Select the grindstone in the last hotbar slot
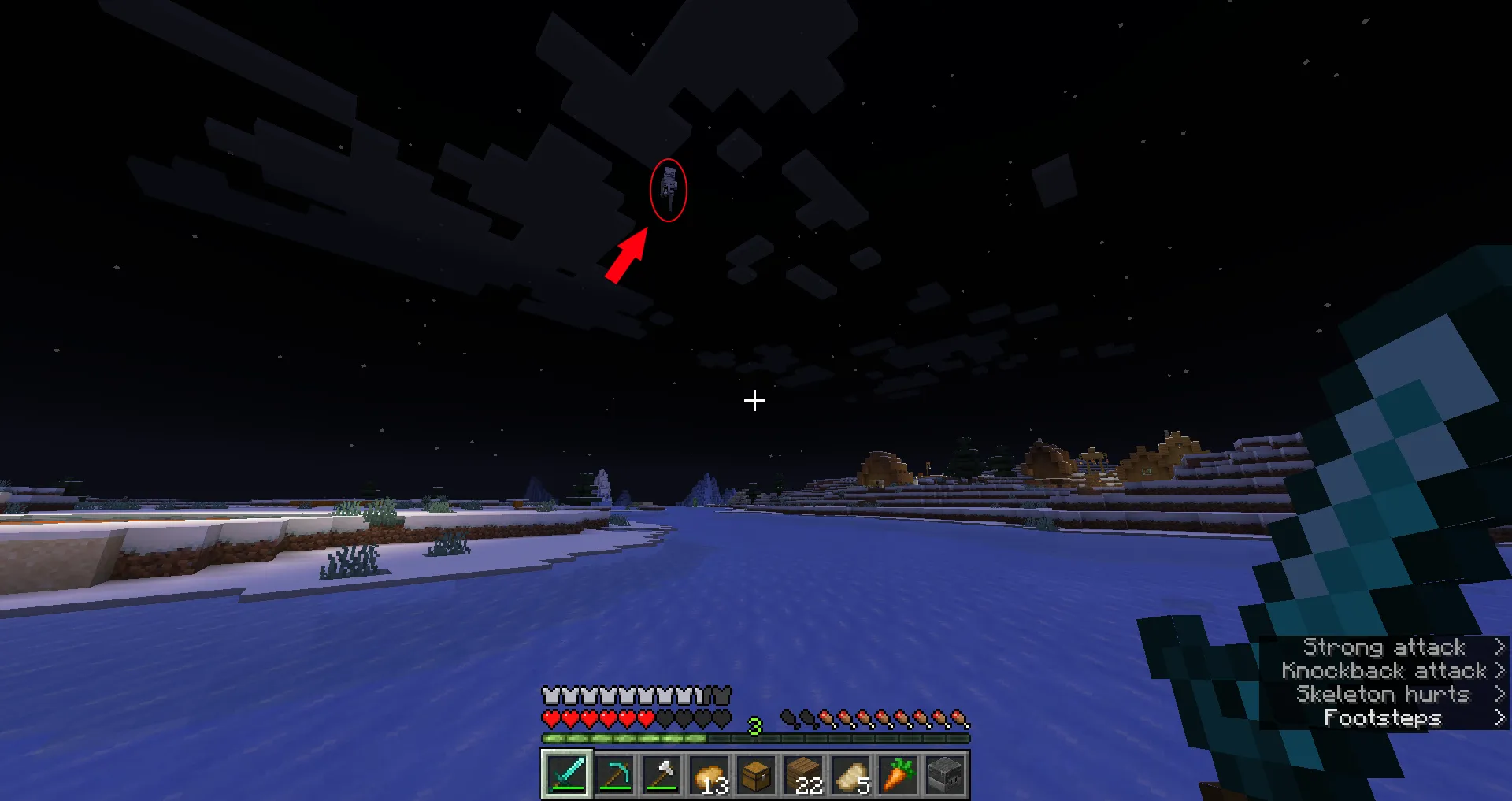 click(945, 773)
